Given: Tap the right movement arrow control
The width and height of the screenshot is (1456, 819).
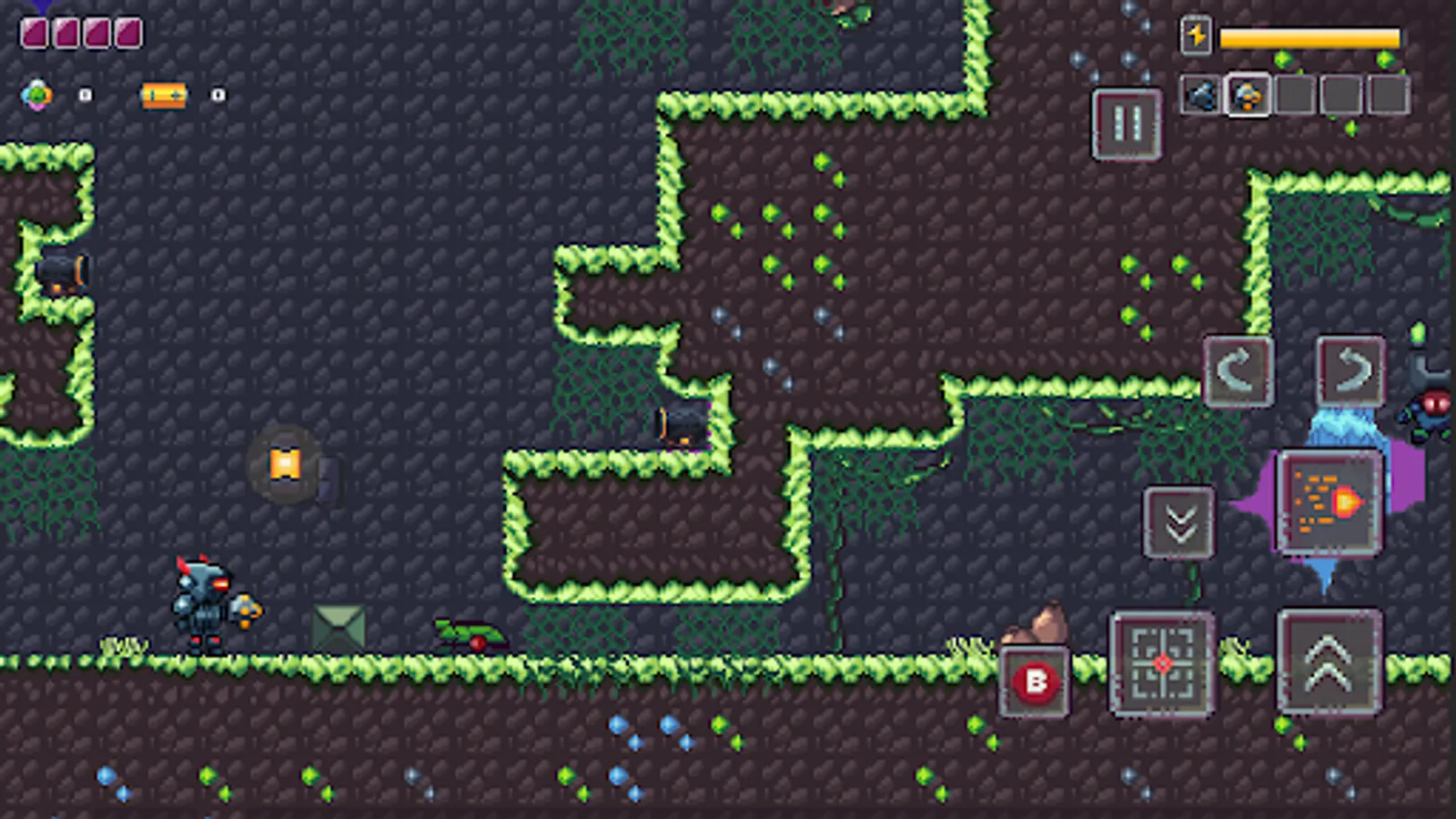Looking at the screenshot, I should coord(1350,369).
